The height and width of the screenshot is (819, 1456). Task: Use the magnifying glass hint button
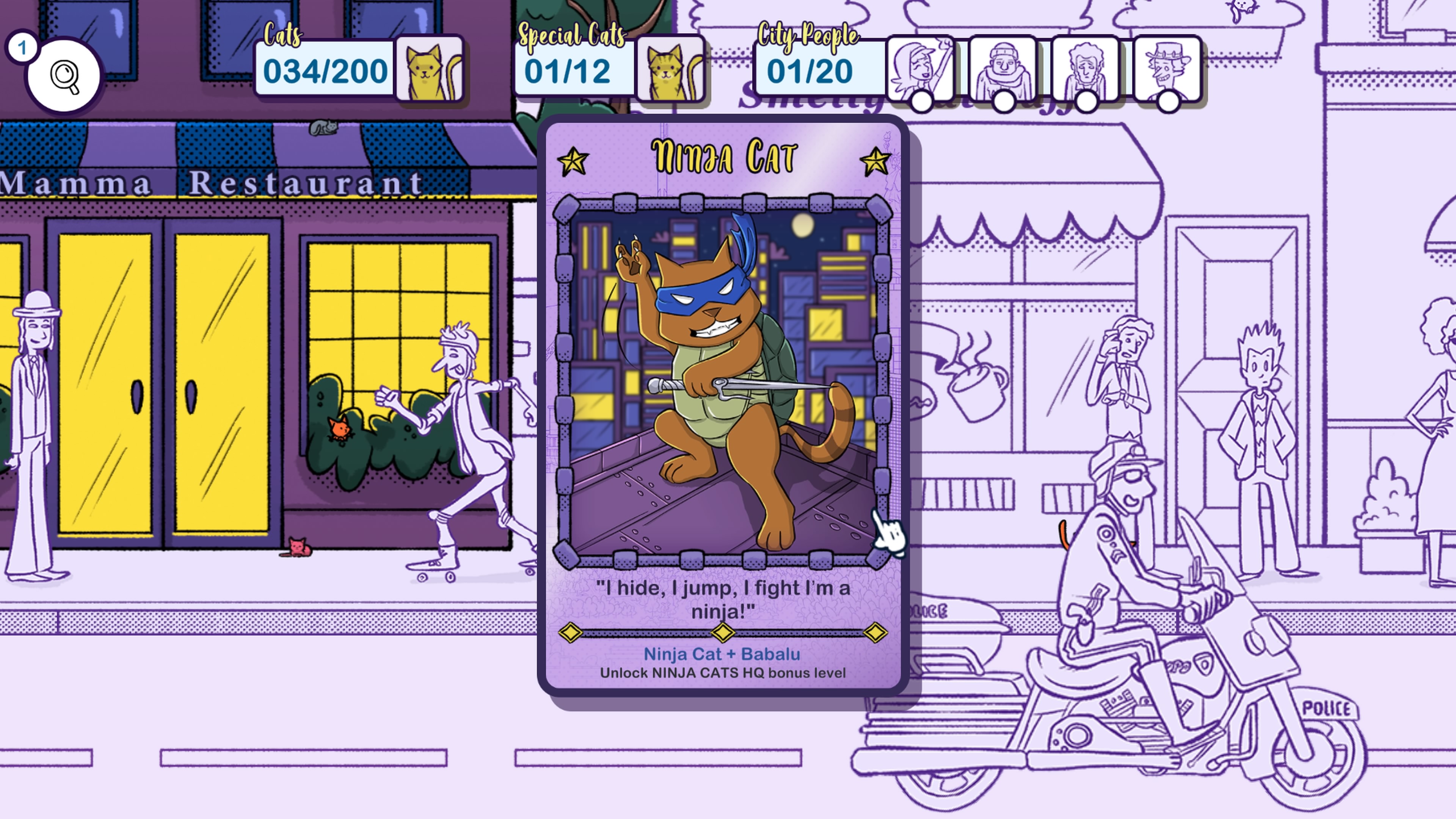[64, 75]
